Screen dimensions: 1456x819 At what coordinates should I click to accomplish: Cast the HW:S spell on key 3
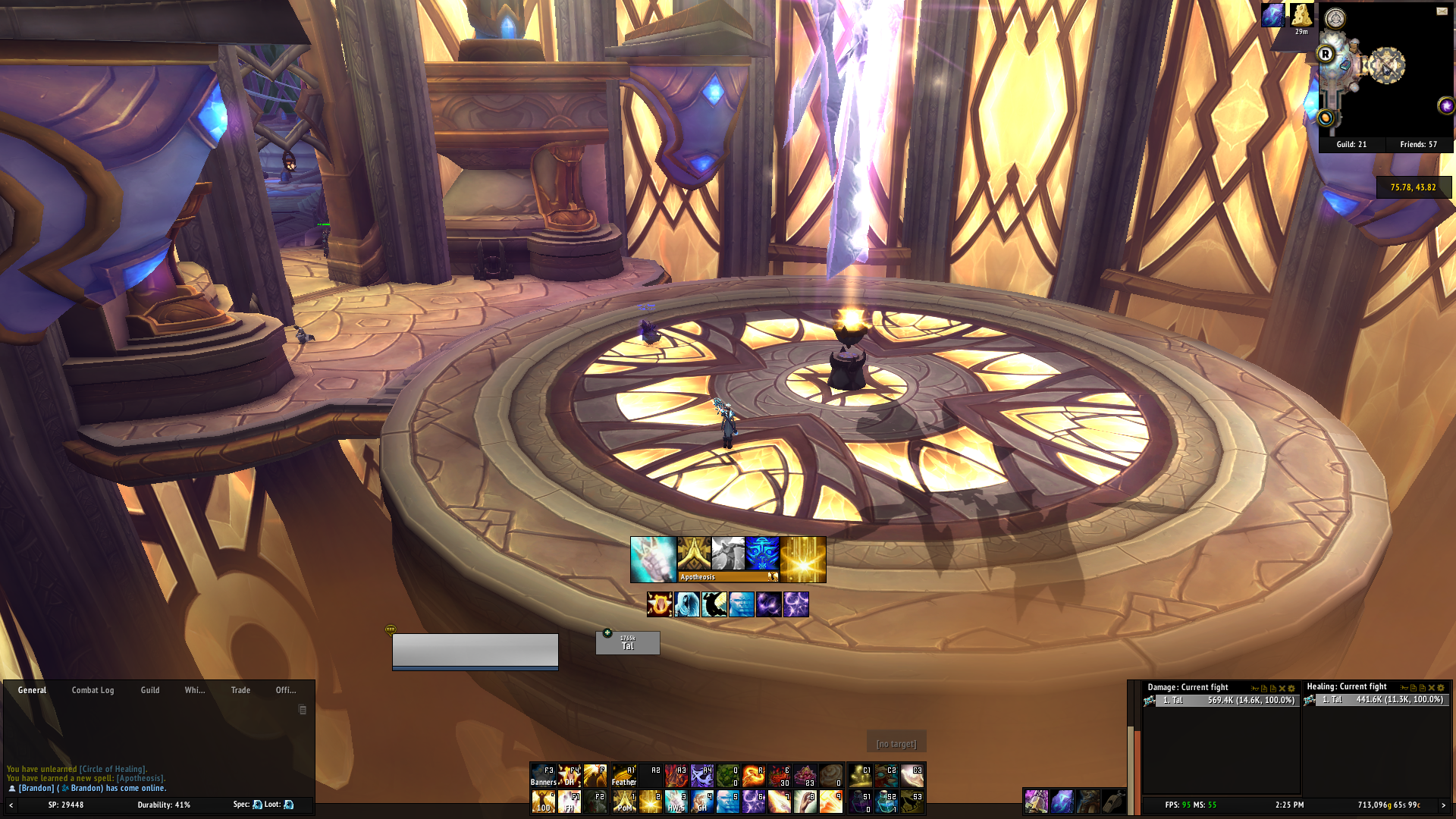[x=676, y=802]
